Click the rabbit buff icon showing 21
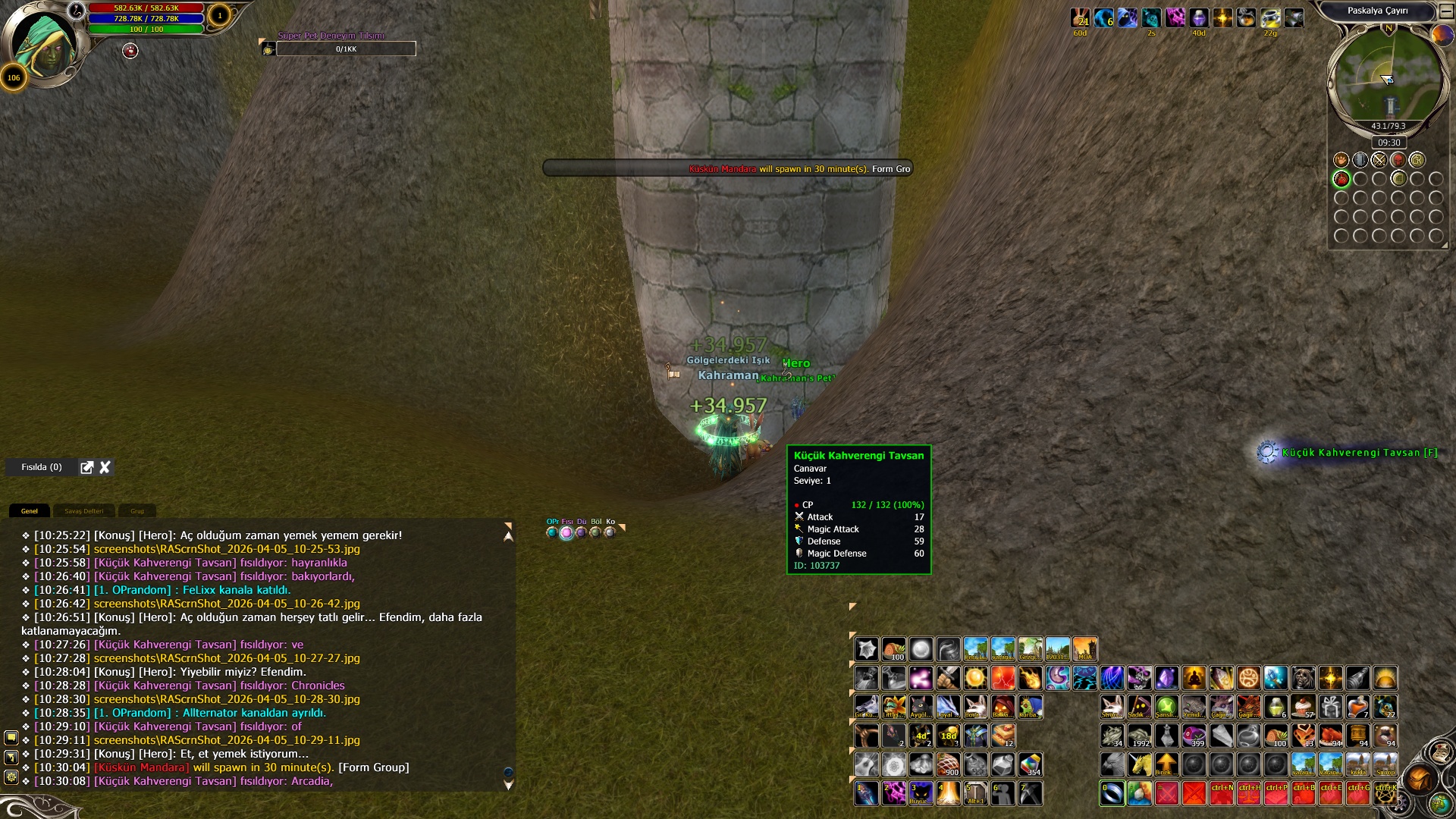This screenshot has width=1456, height=819. [1080, 17]
